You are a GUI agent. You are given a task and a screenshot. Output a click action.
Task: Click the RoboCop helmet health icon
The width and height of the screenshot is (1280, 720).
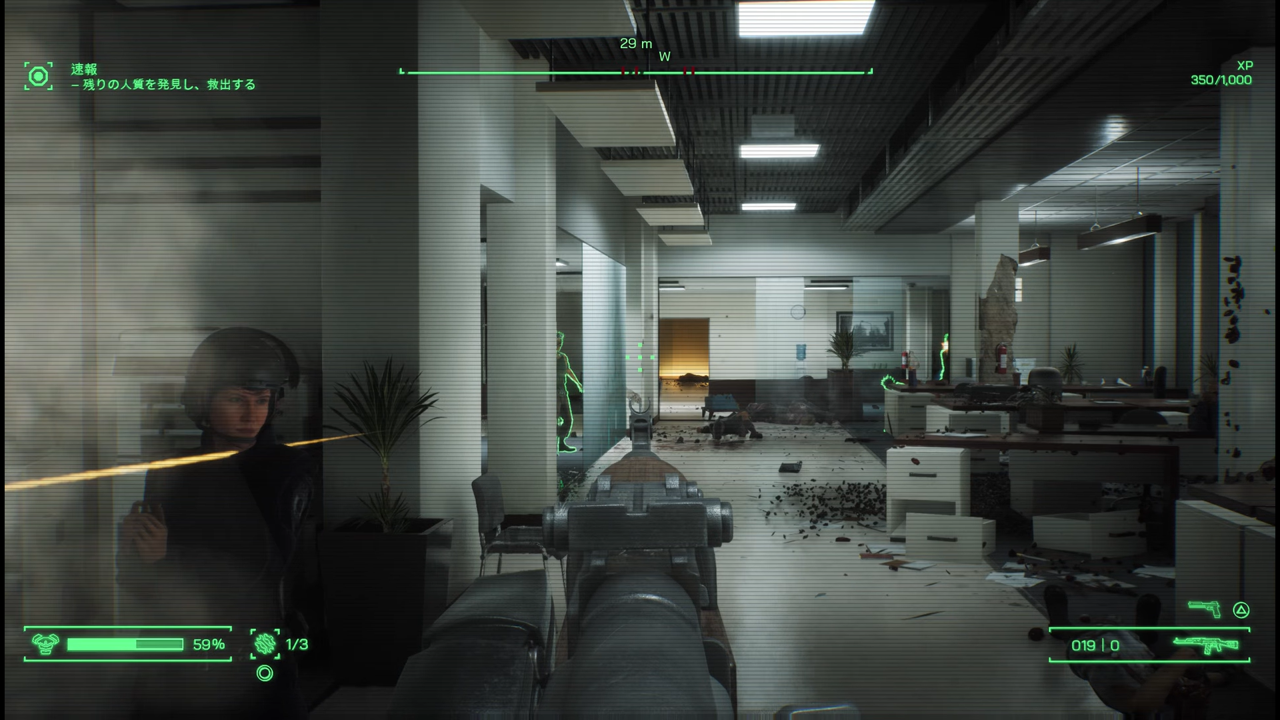click(45, 644)
